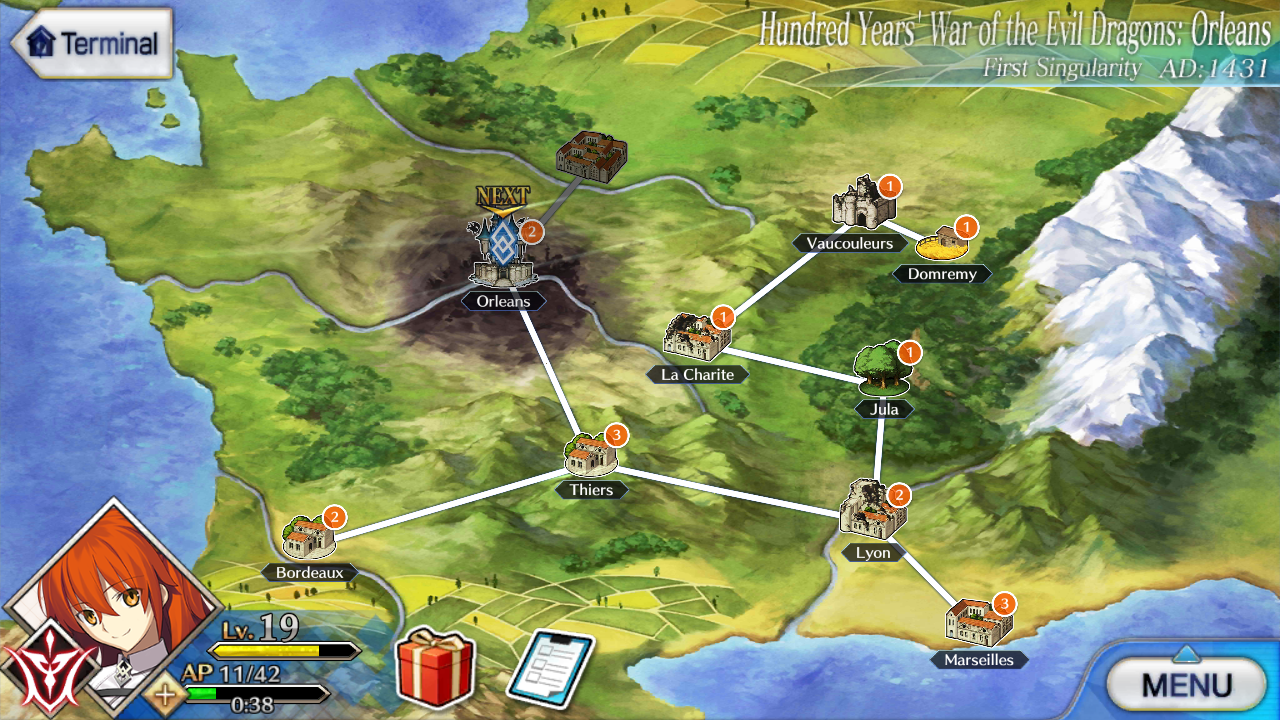The width and height of the screenshot is (1280, 720).
Task: Select the Vaucouleurs castle node
Action: tap(862, 205)
